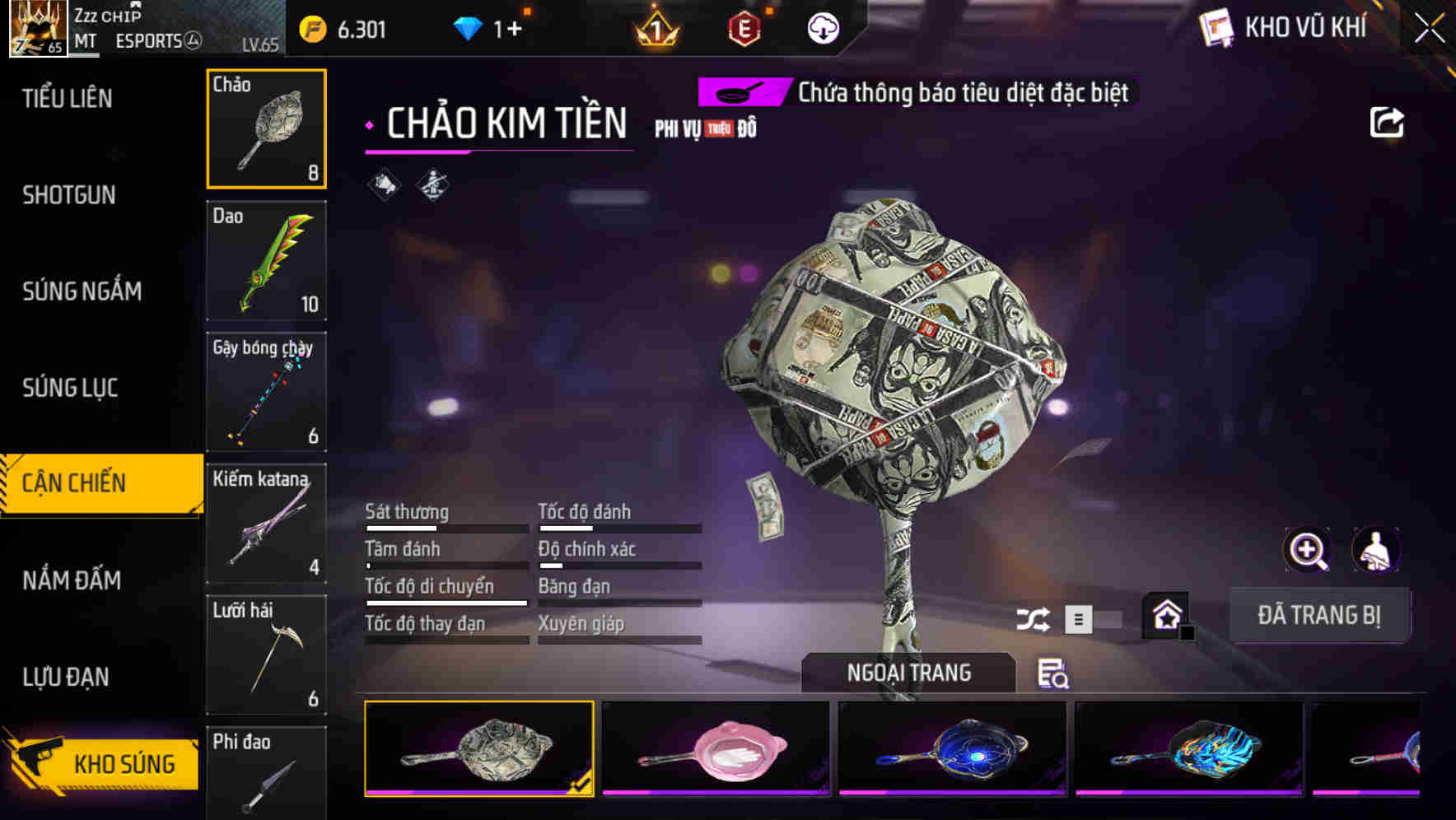This screenshot has width=1456, height=820.
Task: Choose the dark blue glowing pan skin
Action: click(x=952, y=748)
